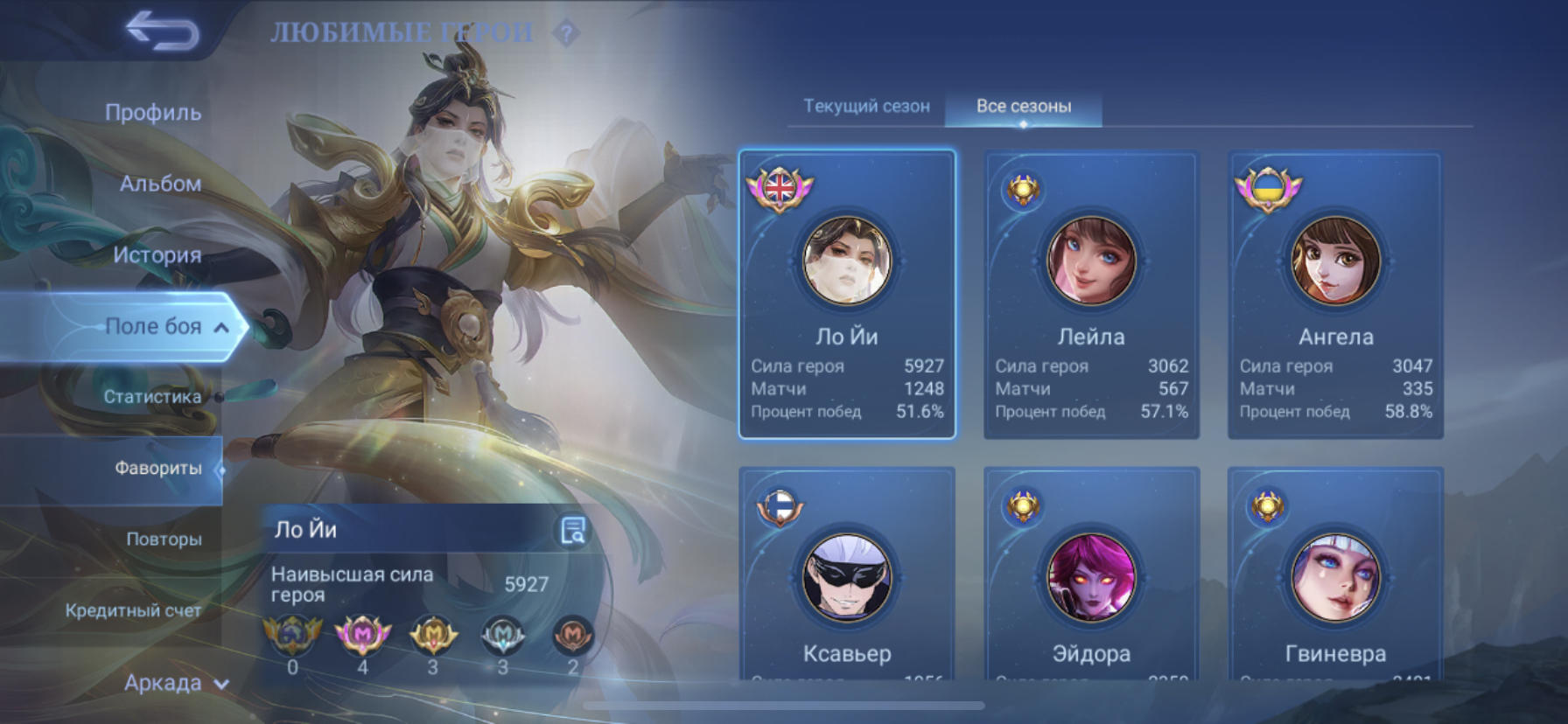The height and width of the screenshot is (724, 1568).
Task: View the Кредитный счет page
Action: [133, 610]
